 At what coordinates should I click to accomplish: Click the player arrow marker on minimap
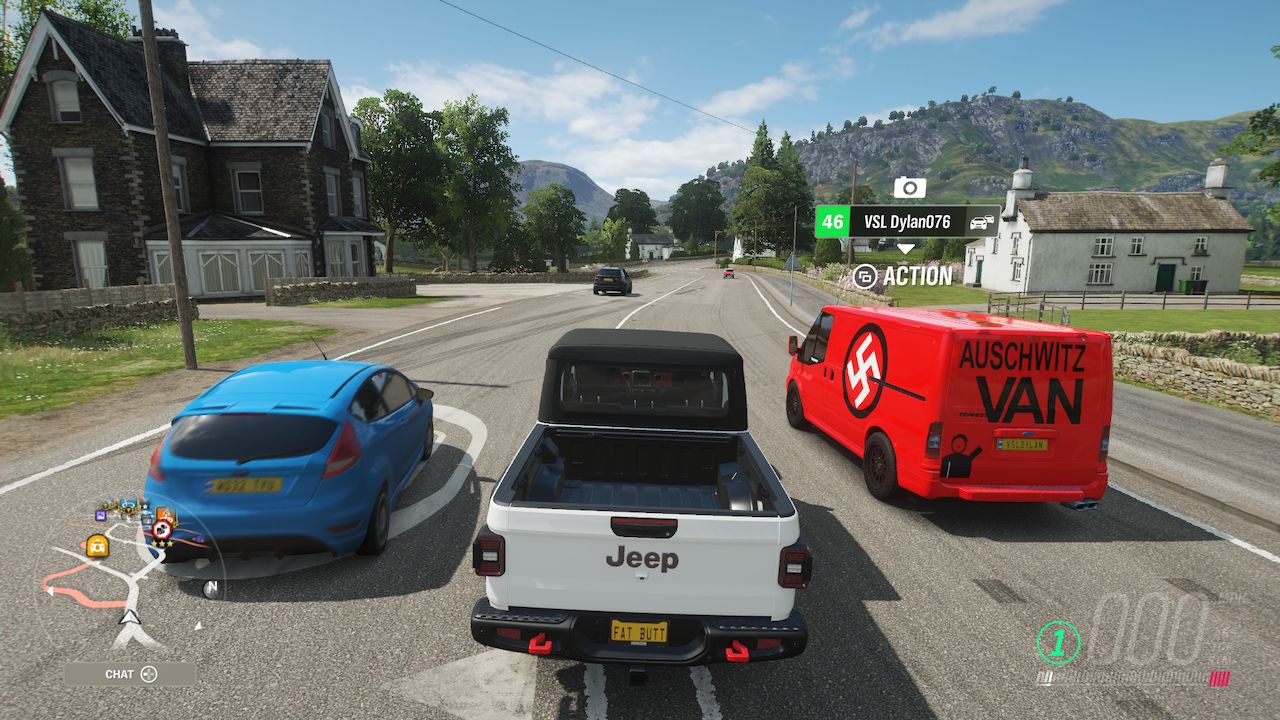point(128,618)
